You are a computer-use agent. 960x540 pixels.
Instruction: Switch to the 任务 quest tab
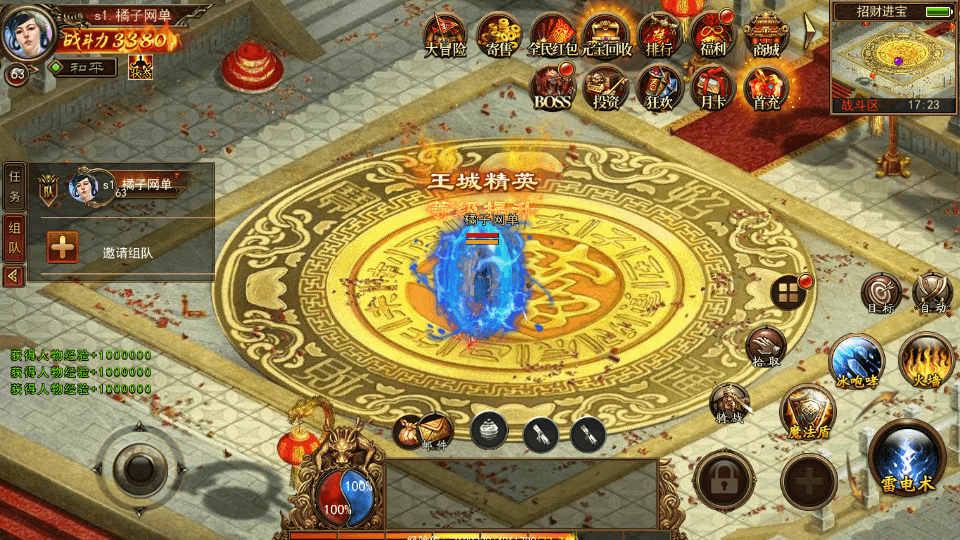[x=14, y=184]
